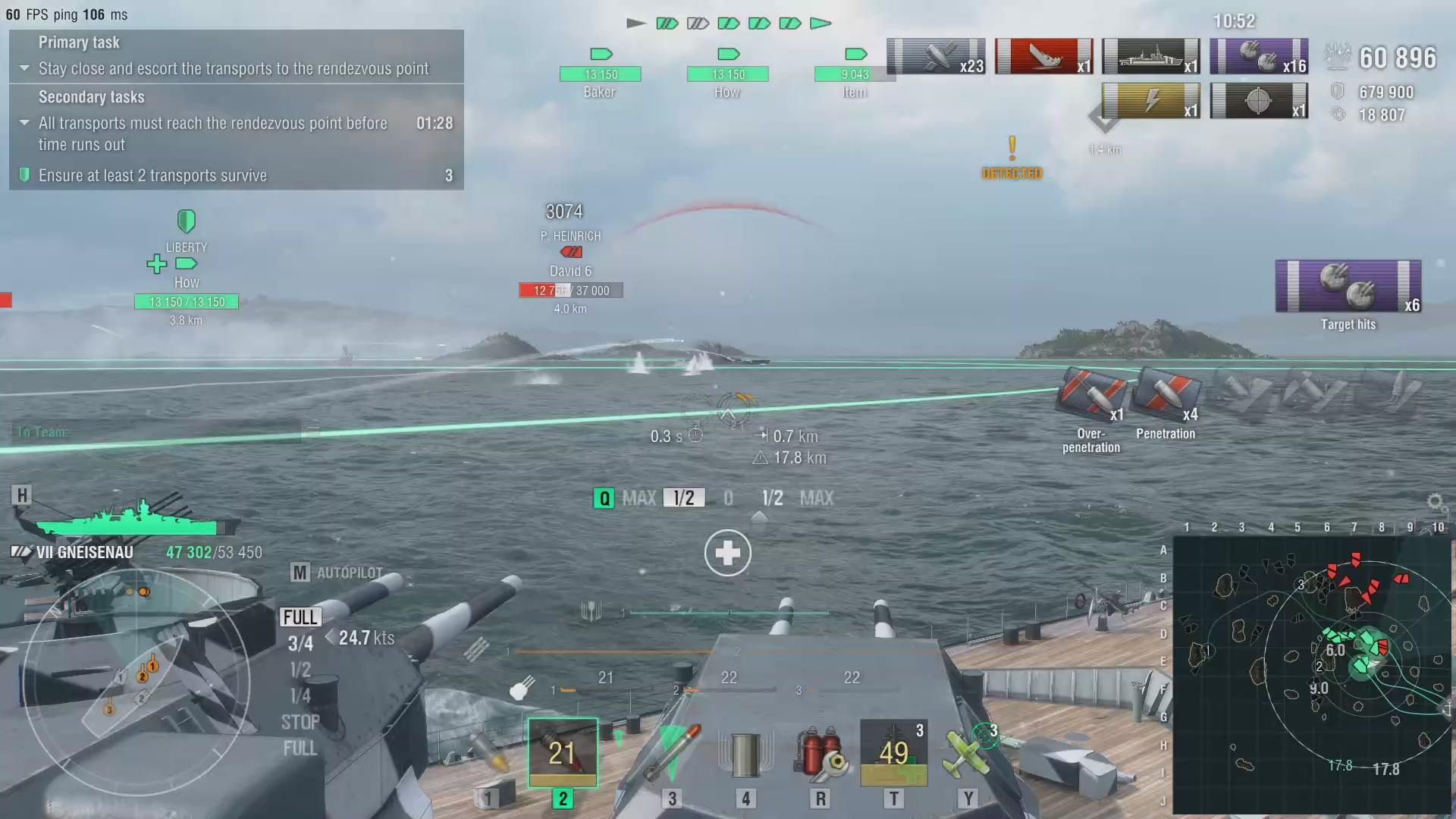This screenshot has width=1456, height=819.
Task: Set engine telegraph to FULL ahead
Action: 300,617
